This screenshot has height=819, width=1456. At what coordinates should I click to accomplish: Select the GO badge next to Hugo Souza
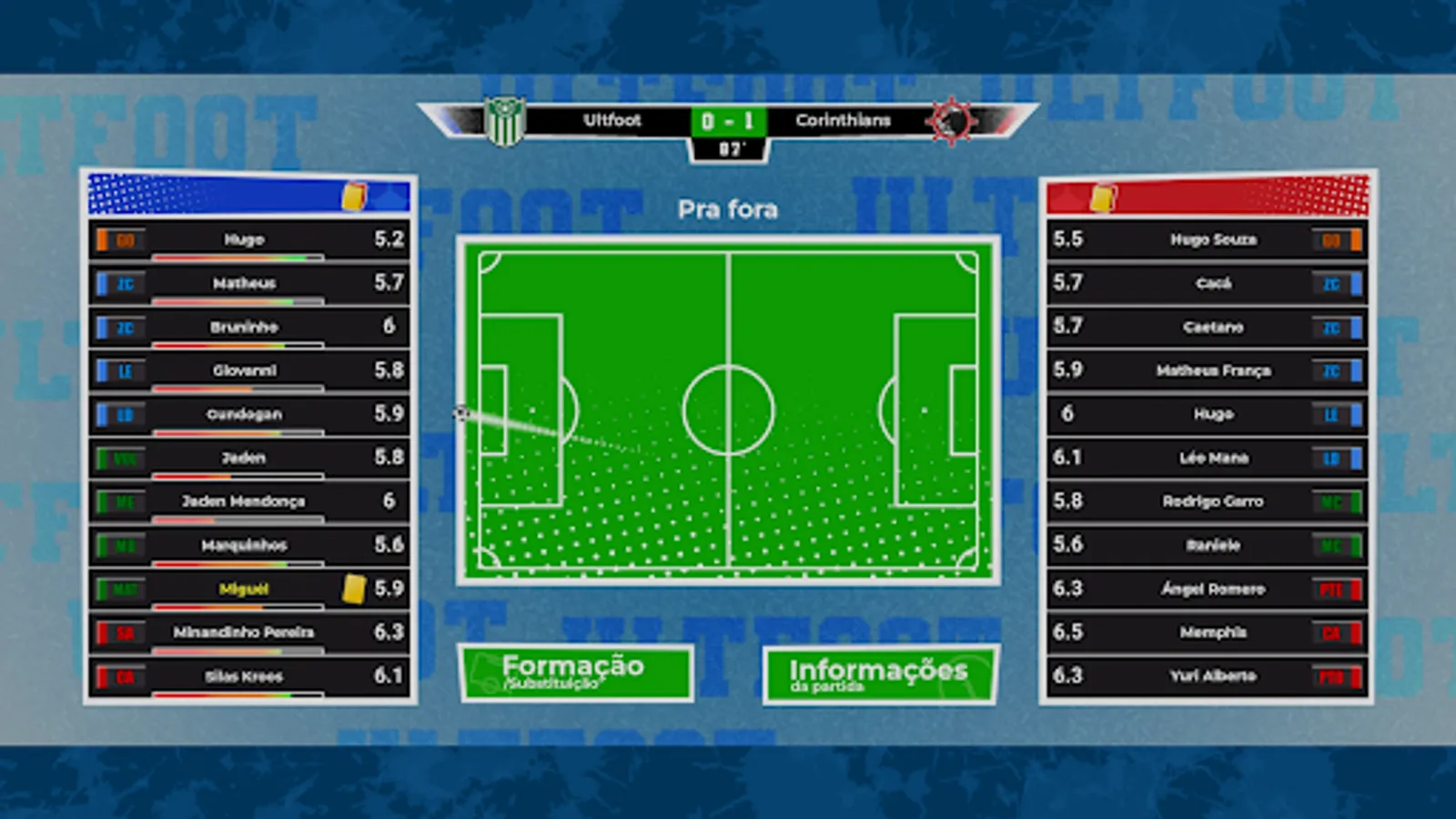[x=1333, y=239]
